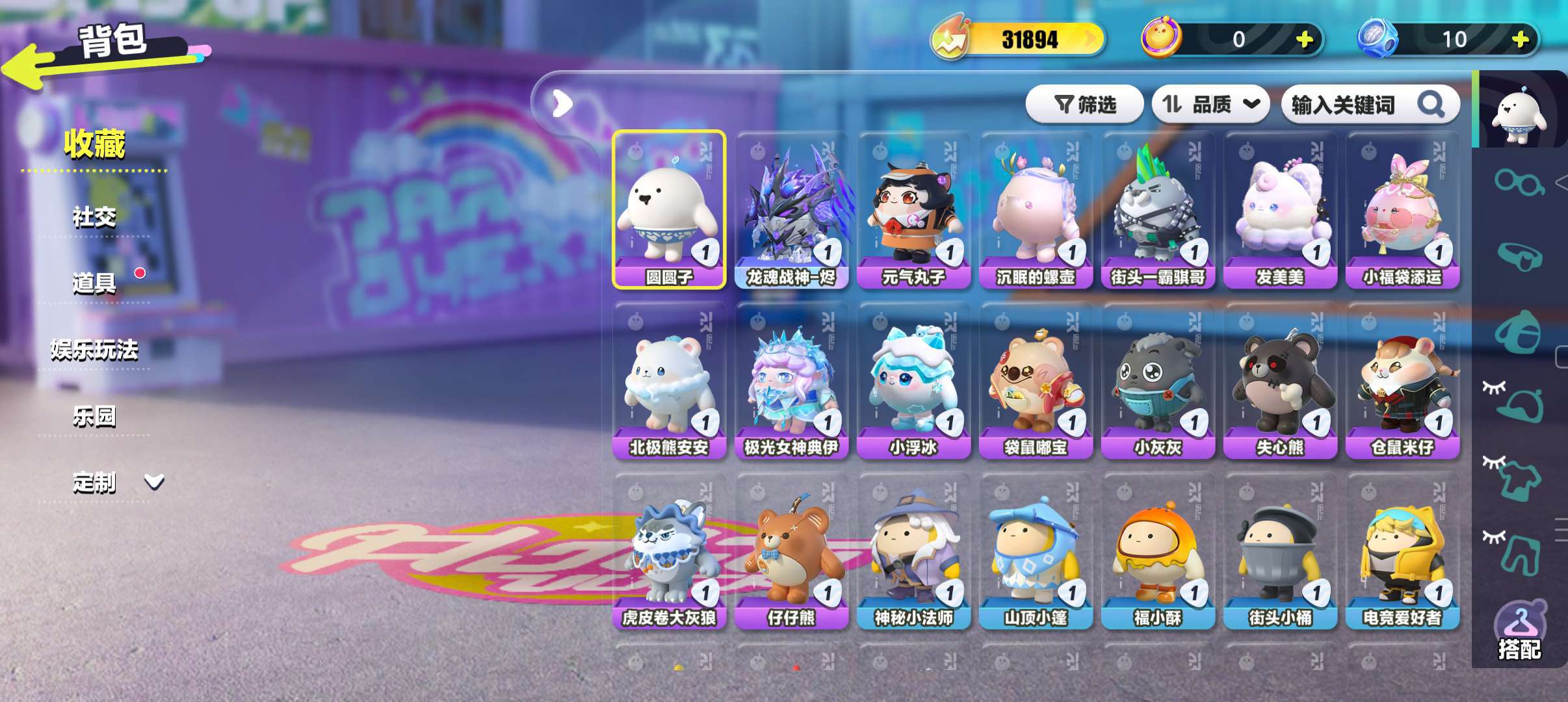Choose the 仔仔熊 costume card
The image size is (1568, 702).
[x=791, y=551]
